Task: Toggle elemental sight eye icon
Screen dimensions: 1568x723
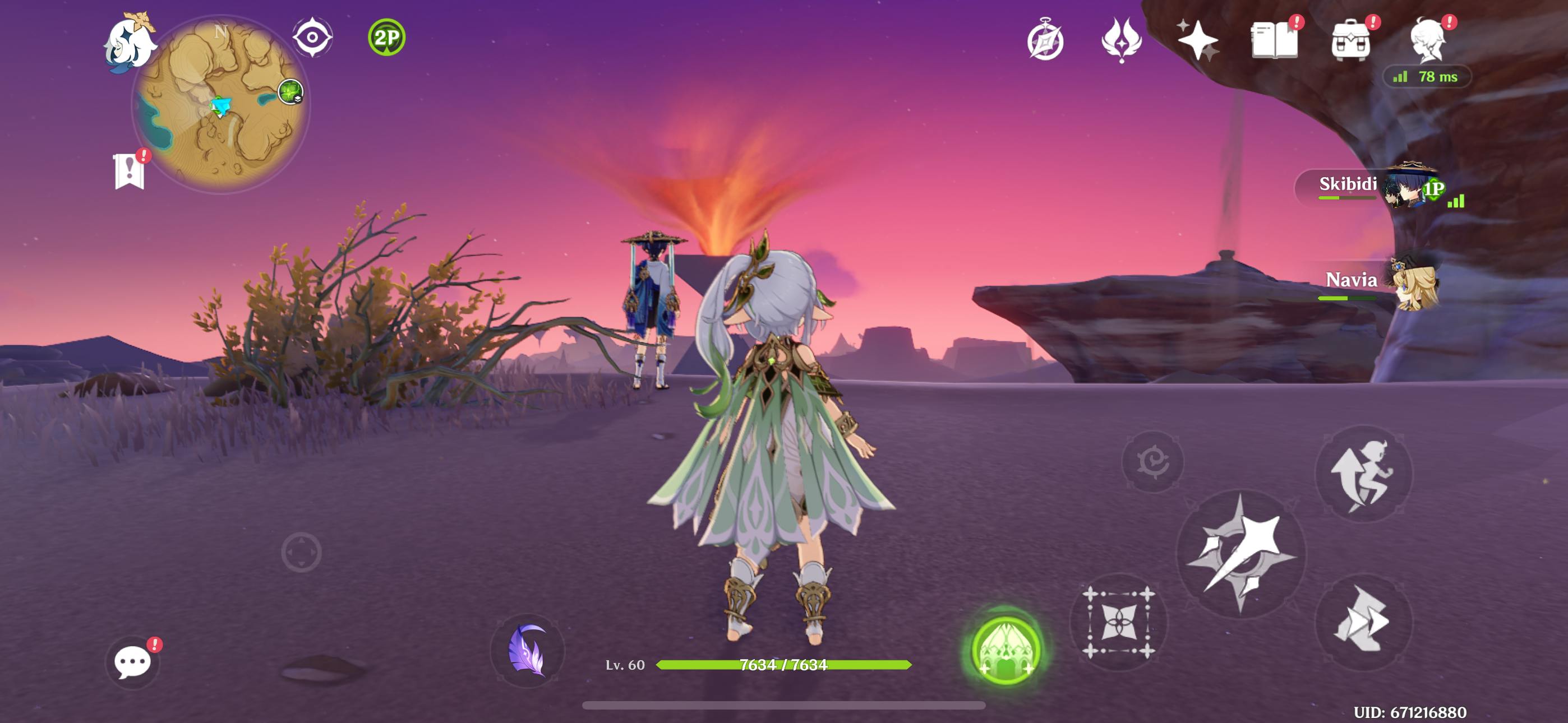Action: [312, 38]
